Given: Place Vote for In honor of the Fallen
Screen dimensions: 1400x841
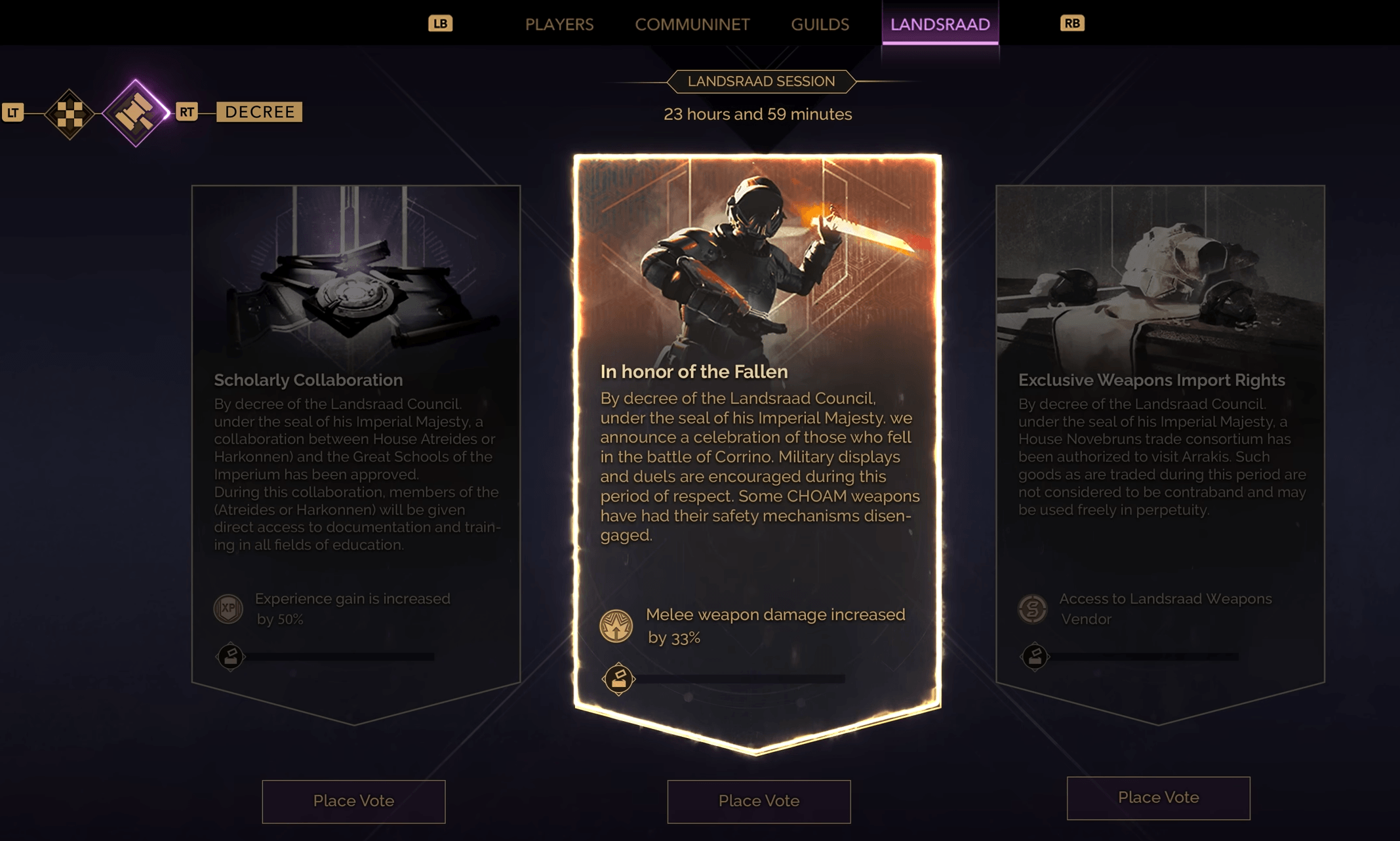Looking at the screenshot, I should coord(759,801).
